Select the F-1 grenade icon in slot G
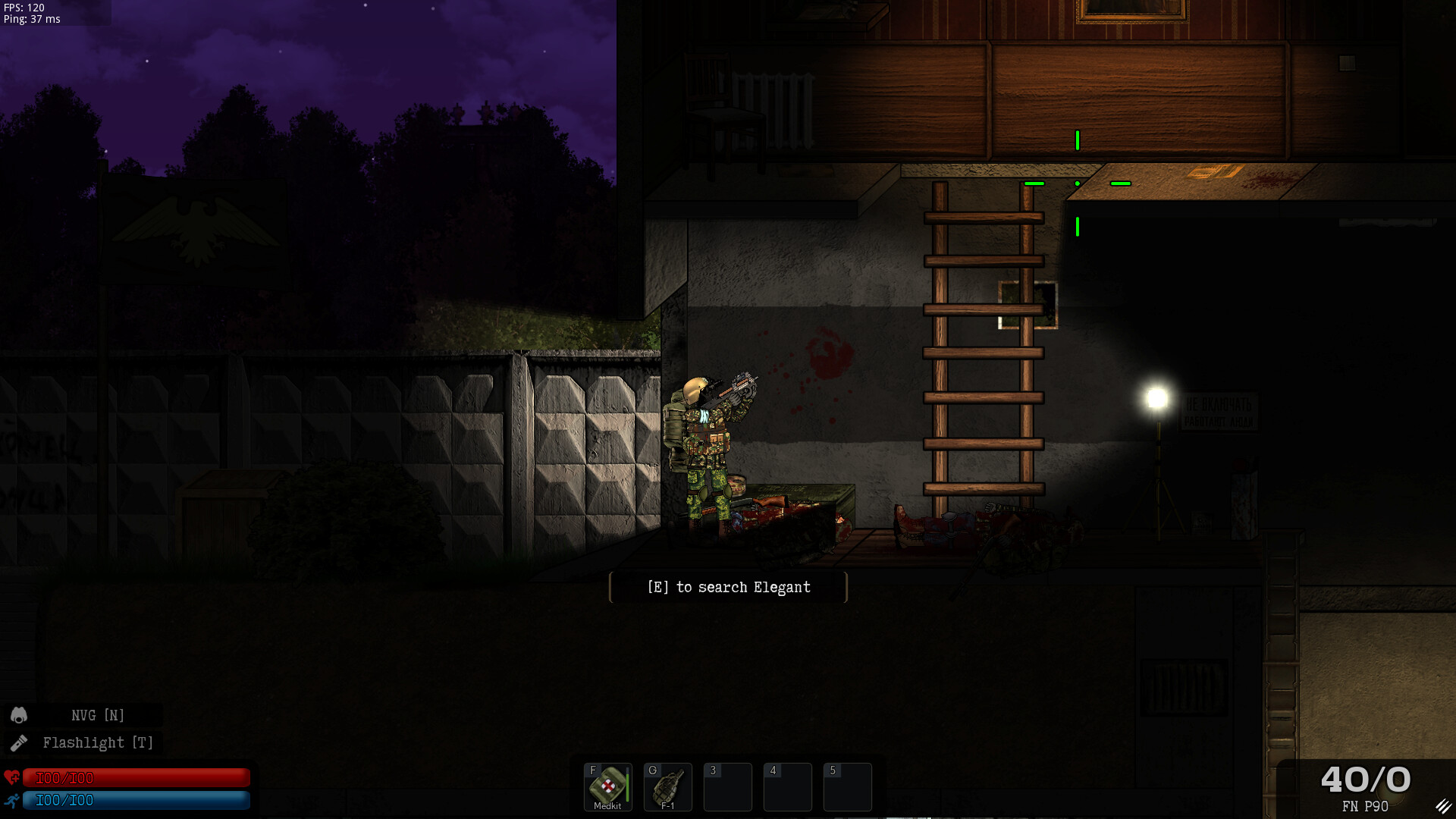 pyautogui.click(x=668, y=785)
